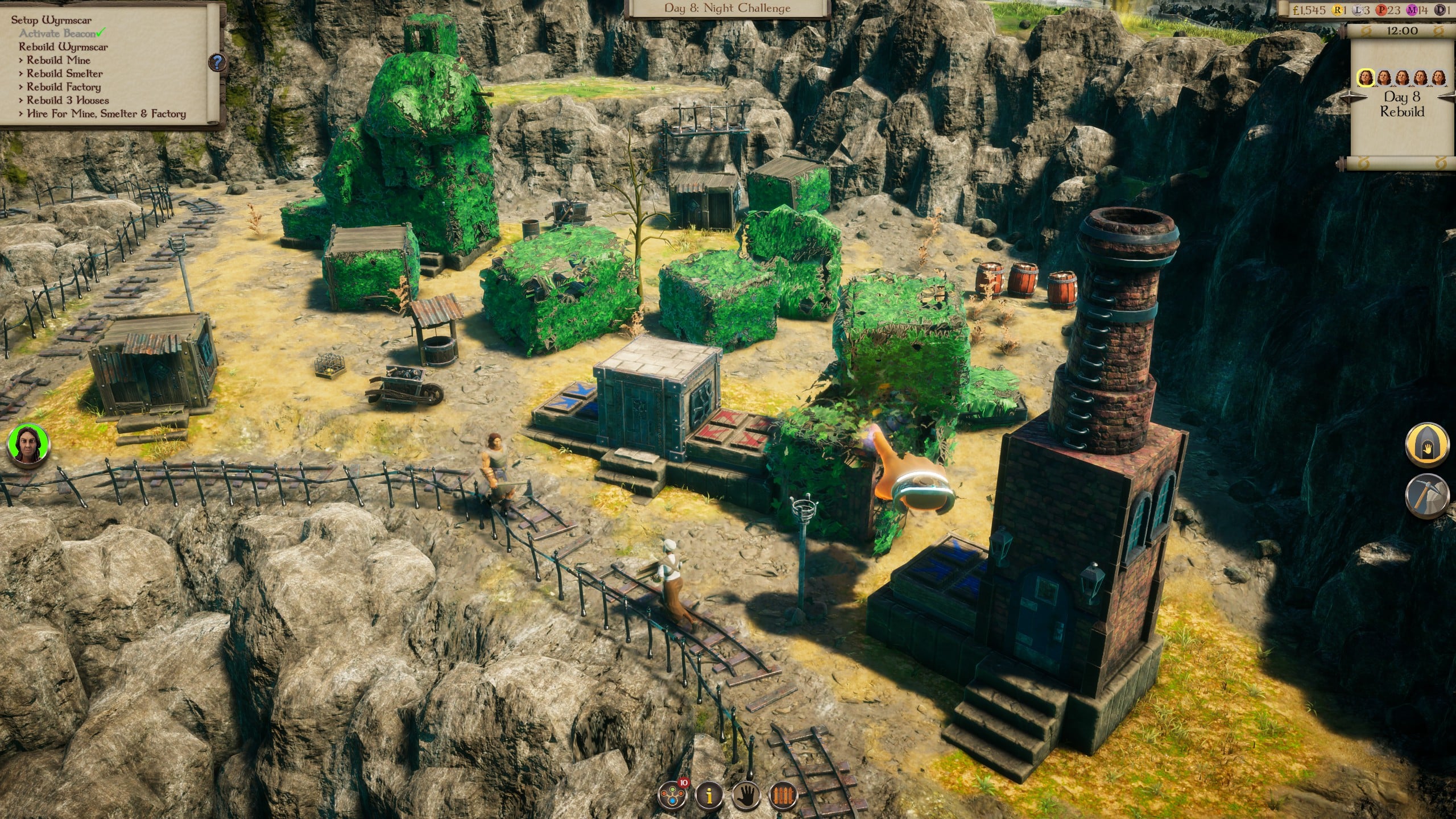Choose the pickaxe mining tool button
This screenshot has height=819, width=1456.
[x=1426, y=495]
